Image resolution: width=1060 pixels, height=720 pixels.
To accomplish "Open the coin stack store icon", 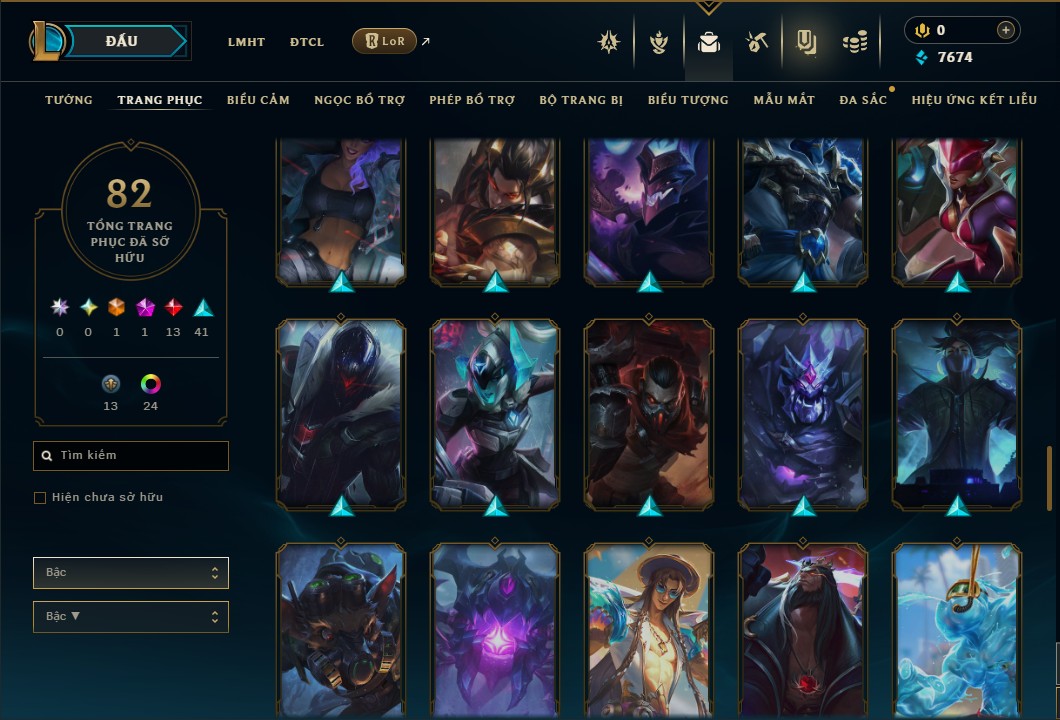I will coord(854,43).
